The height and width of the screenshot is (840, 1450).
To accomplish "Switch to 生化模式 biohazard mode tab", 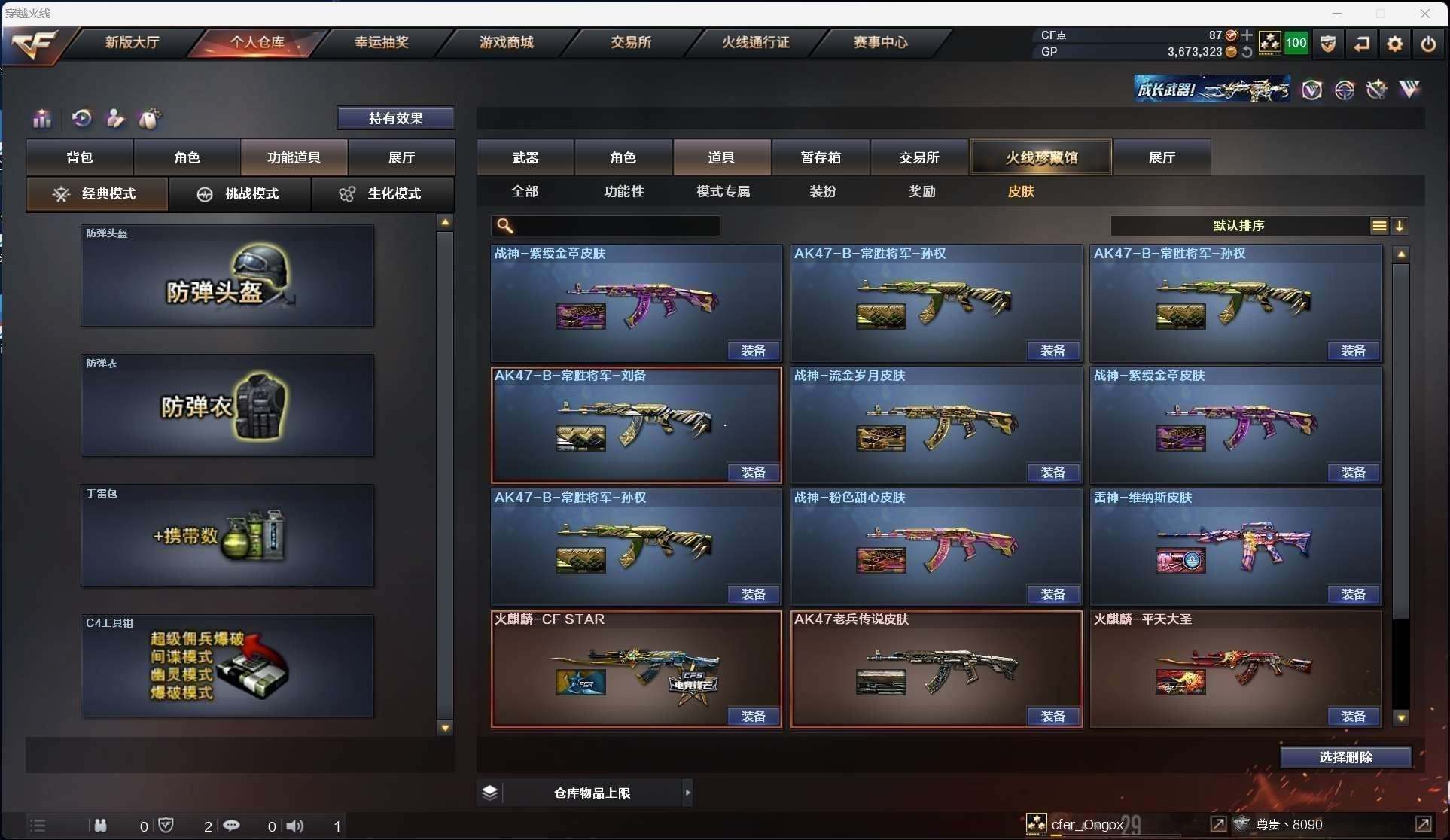I will coord(382,194).
